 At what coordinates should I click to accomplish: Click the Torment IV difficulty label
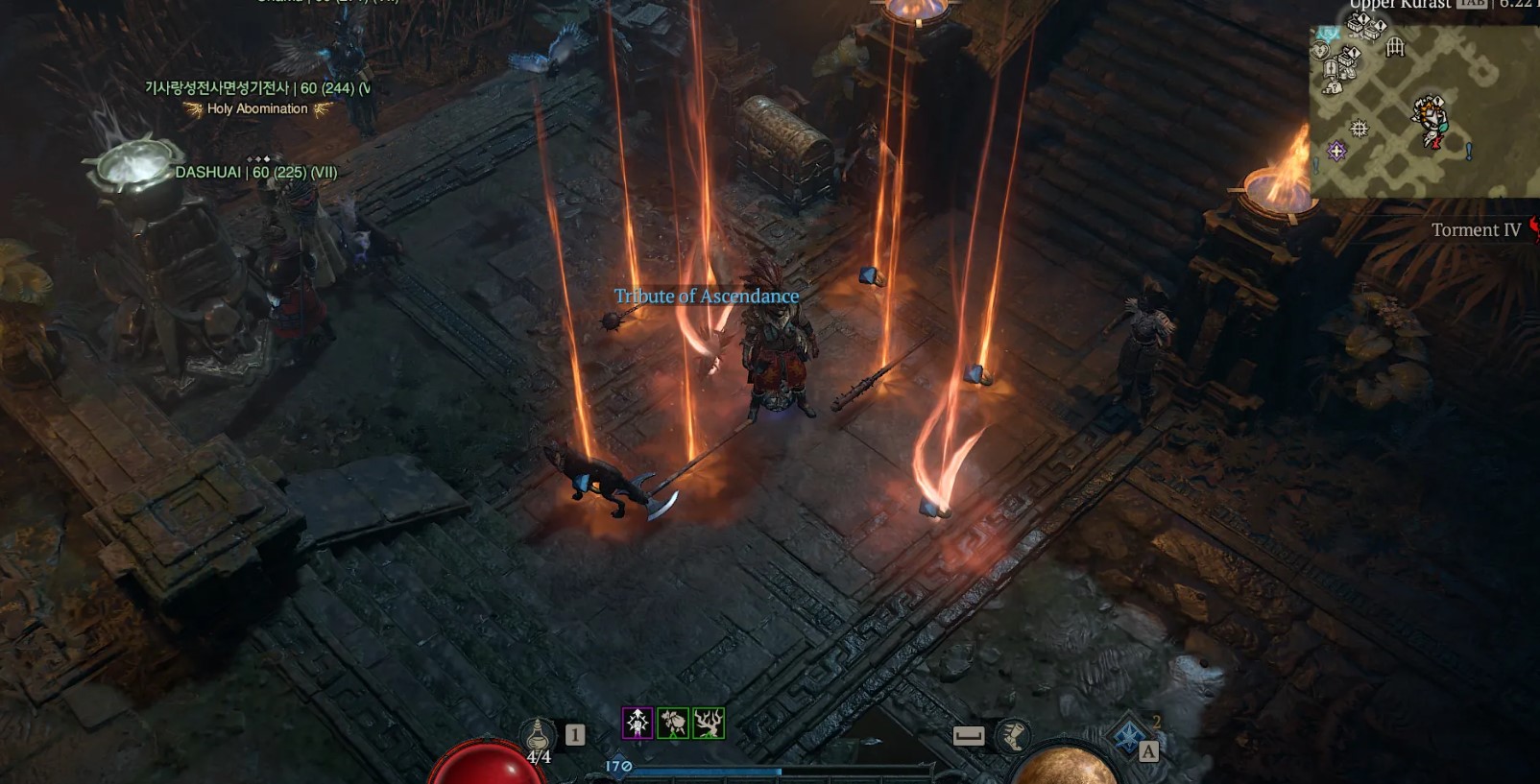[x=1476, y=230]
